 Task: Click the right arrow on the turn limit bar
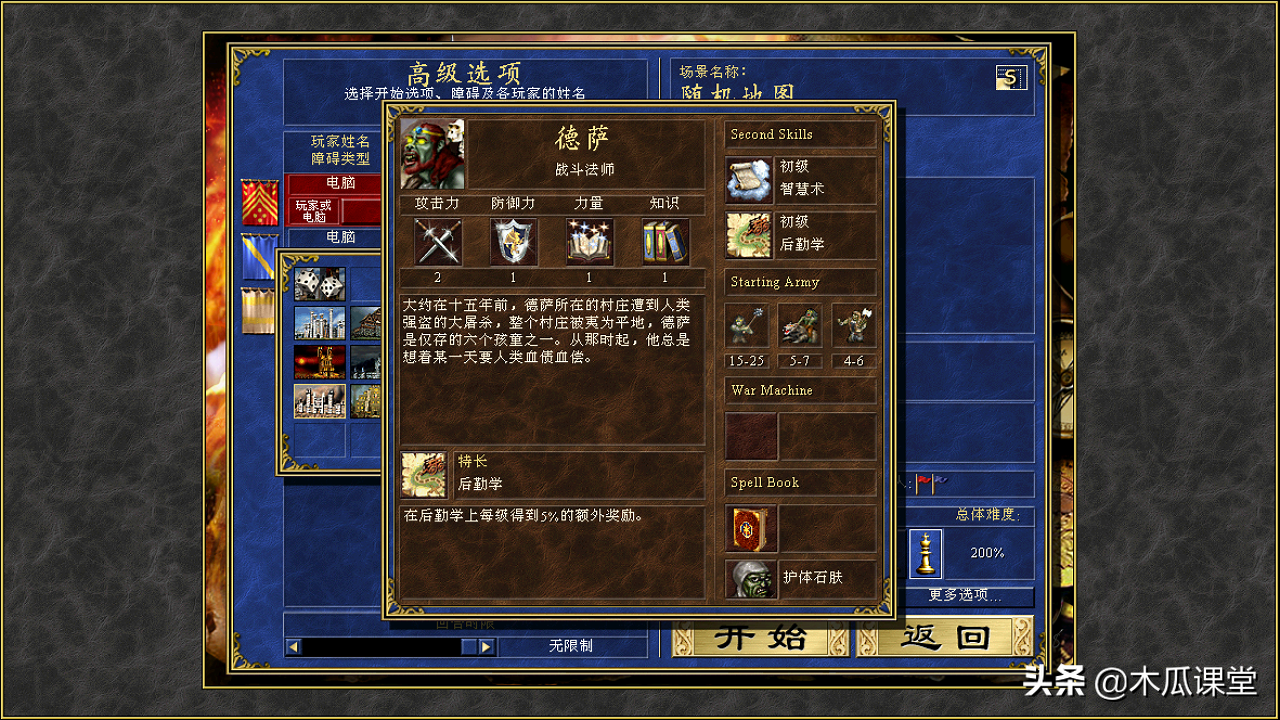pyautogui.click(x=487, y=646)
